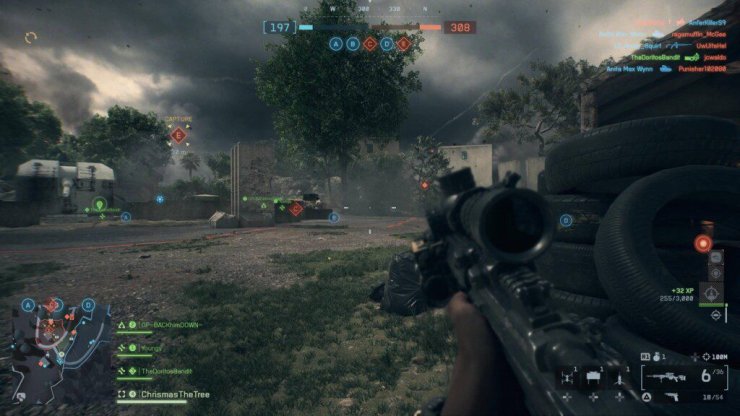
Task: Click the D objective marker on minimap
Action: (88, 305)
